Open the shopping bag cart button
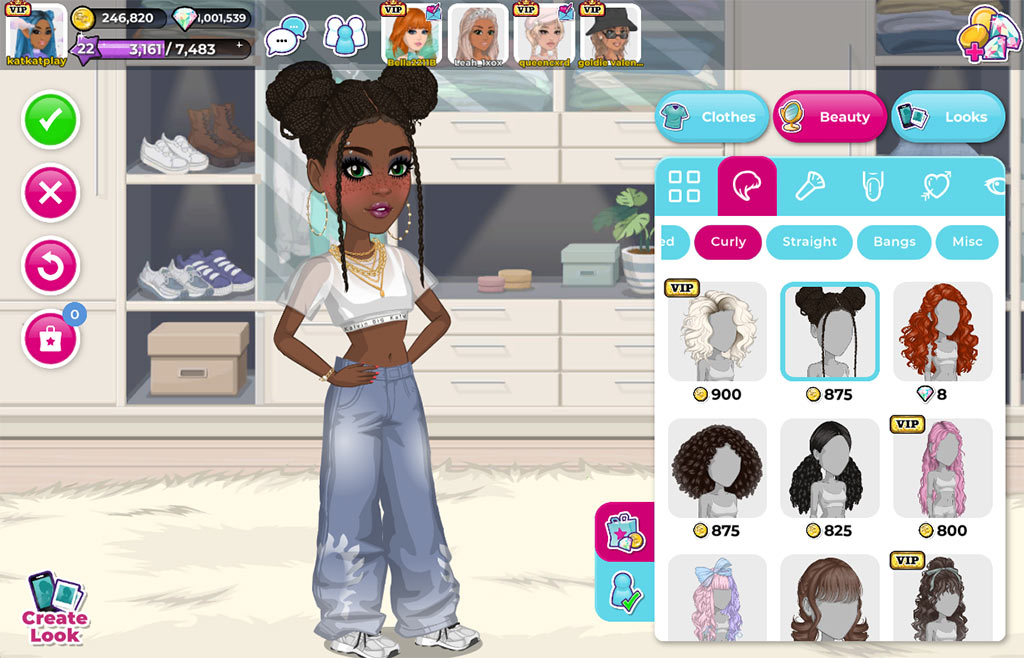This screenshot has width=1024, height=658. [50, 340]
